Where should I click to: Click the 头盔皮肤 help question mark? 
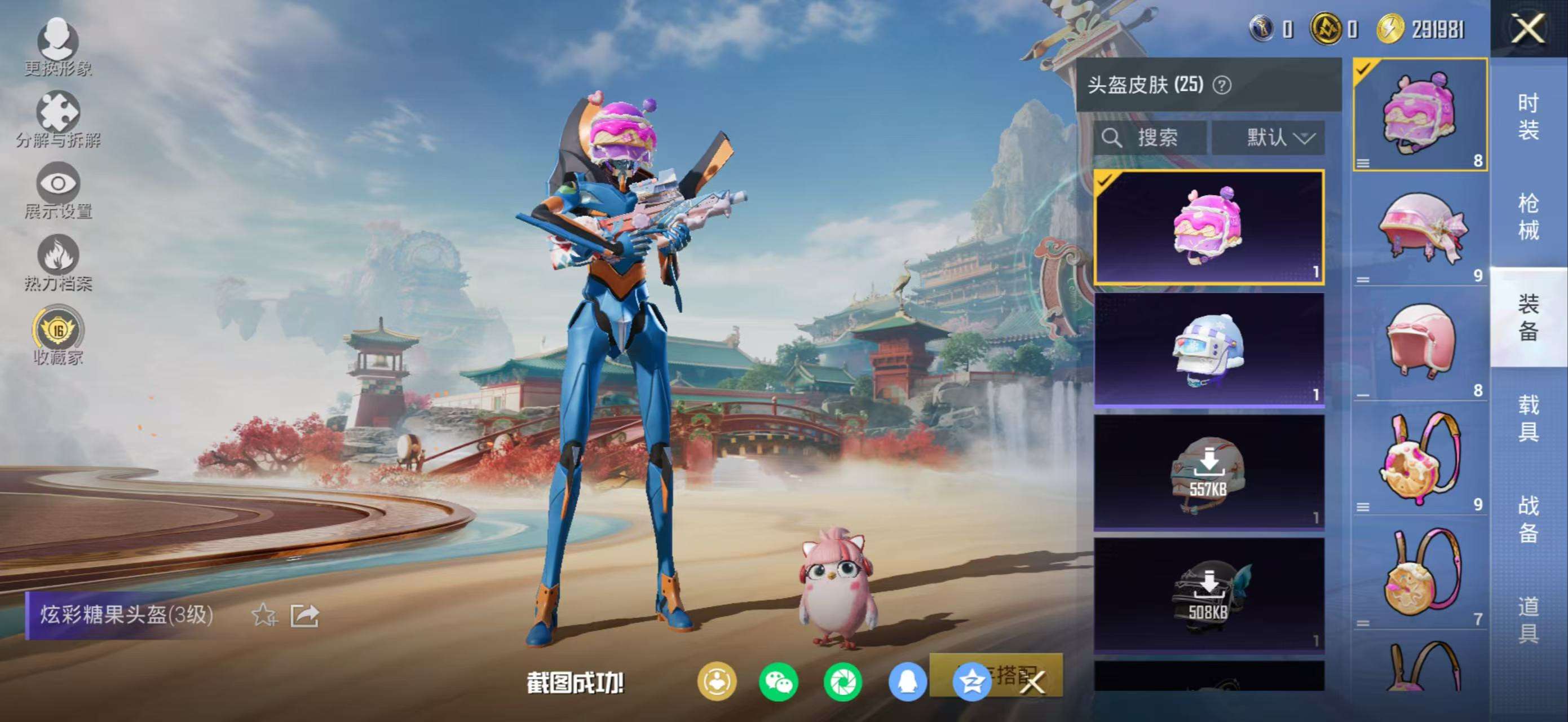point(1221,85)
